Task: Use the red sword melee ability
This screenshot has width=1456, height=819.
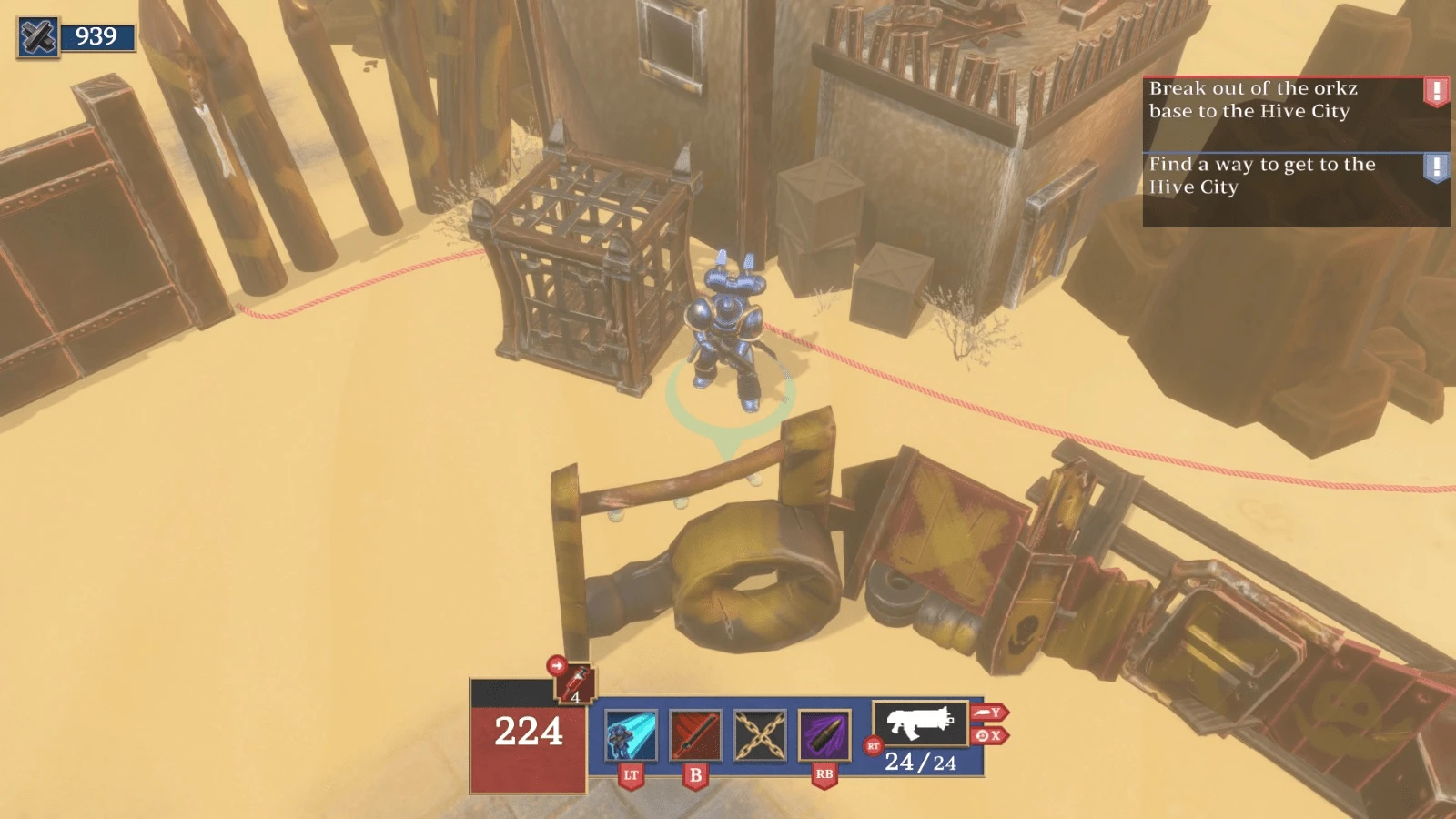Action: click(x=695, y=735)
